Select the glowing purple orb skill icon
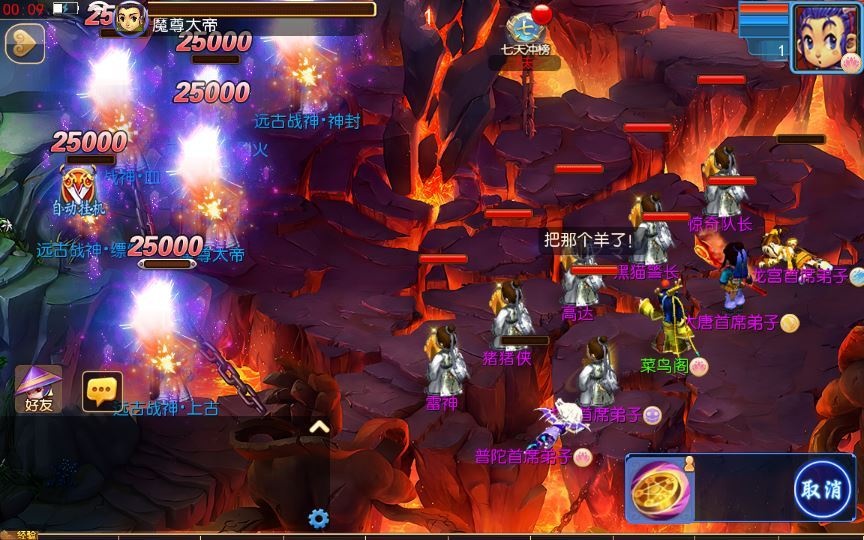The image size is (864, 540). click(x=655, y=490)
